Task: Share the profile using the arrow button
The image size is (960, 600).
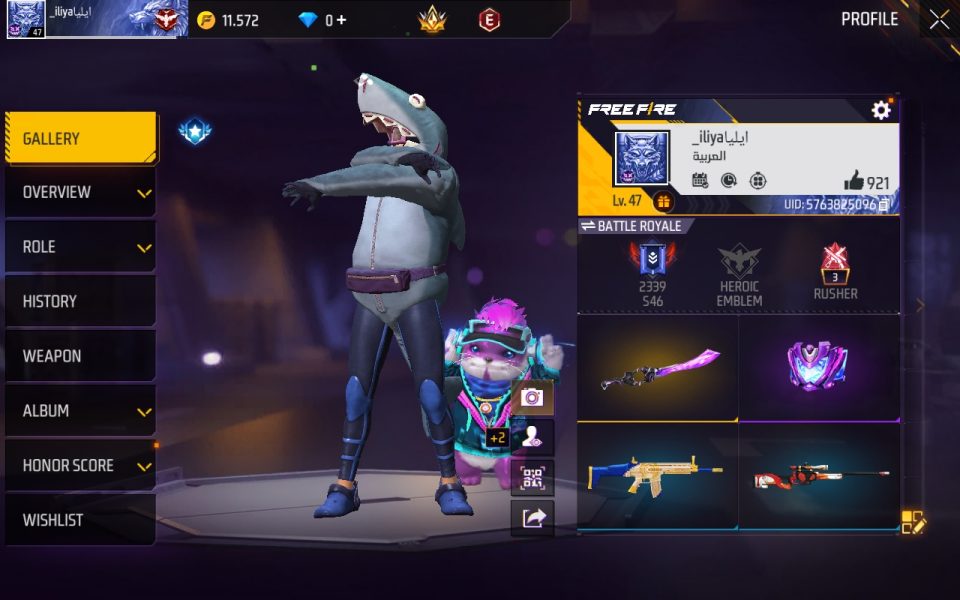Action: coord(532,517)
